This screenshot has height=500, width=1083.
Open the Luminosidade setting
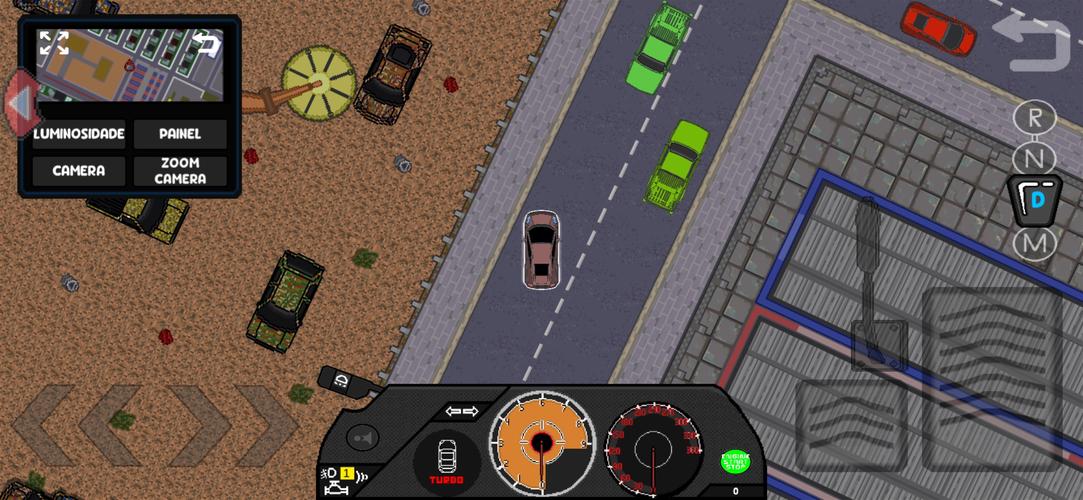[x=79, y=134]
